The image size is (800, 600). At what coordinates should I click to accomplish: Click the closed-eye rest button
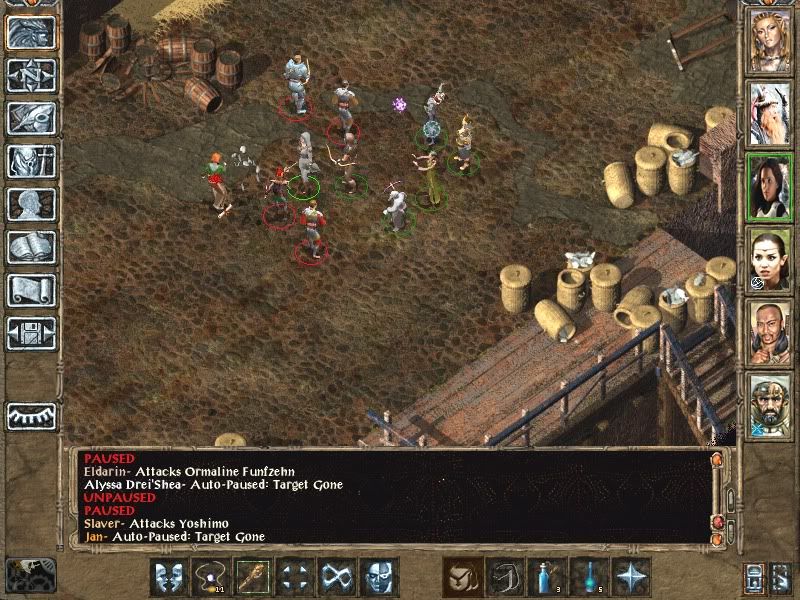pos(31,415)
